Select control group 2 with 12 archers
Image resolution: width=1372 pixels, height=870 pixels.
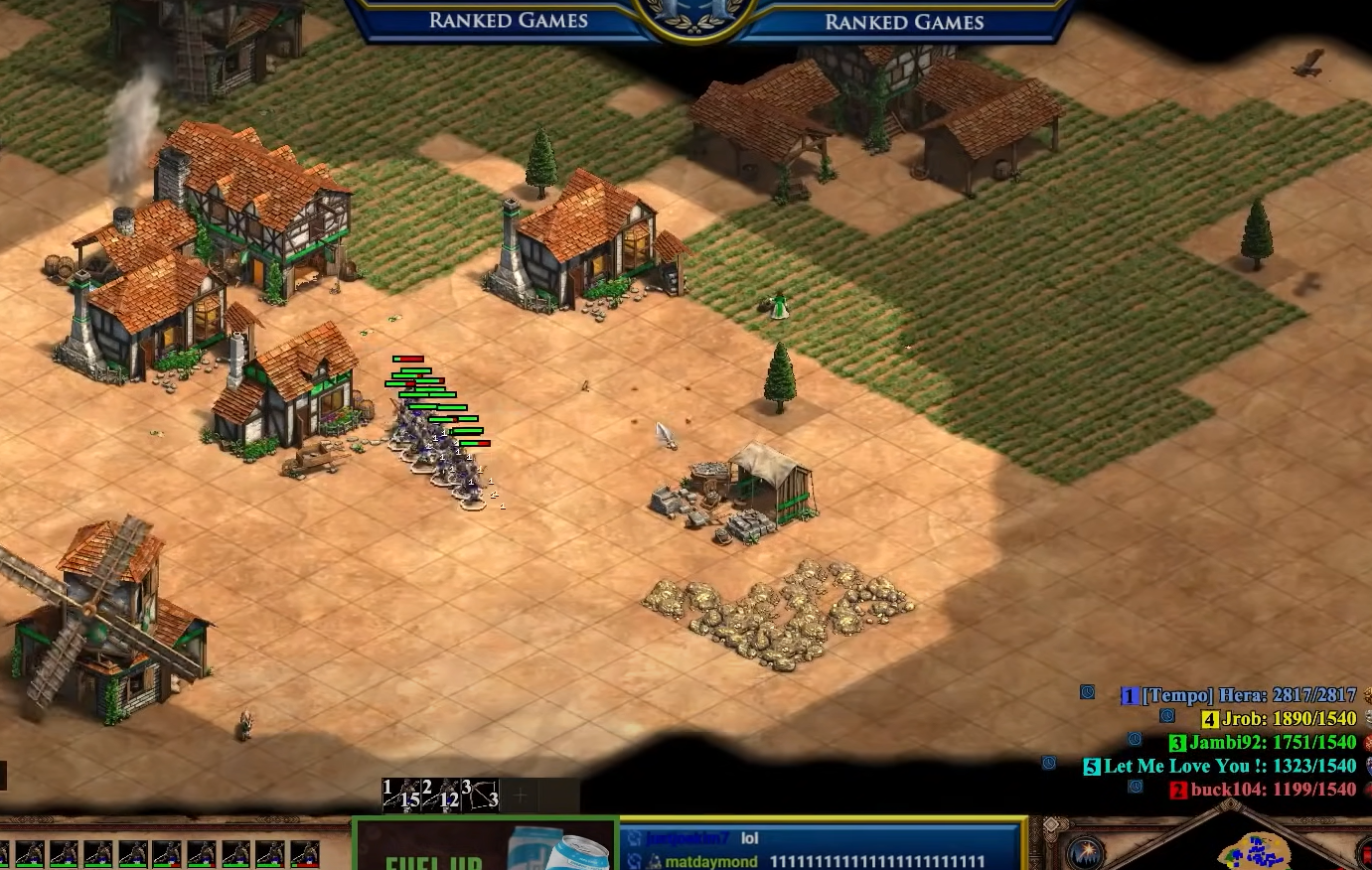coord(440,794)
